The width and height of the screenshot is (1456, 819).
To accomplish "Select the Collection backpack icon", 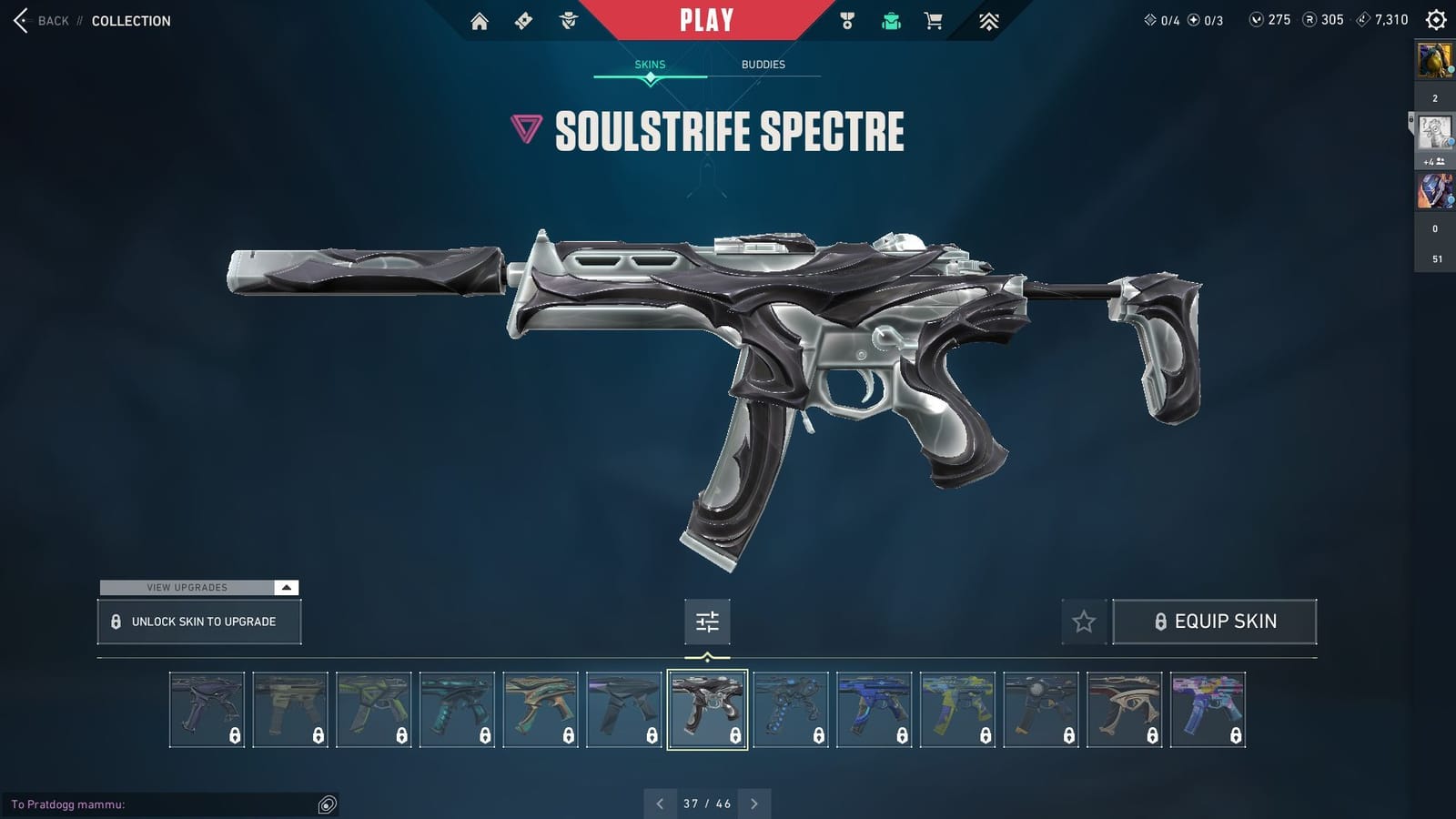I will coord(890,19).
